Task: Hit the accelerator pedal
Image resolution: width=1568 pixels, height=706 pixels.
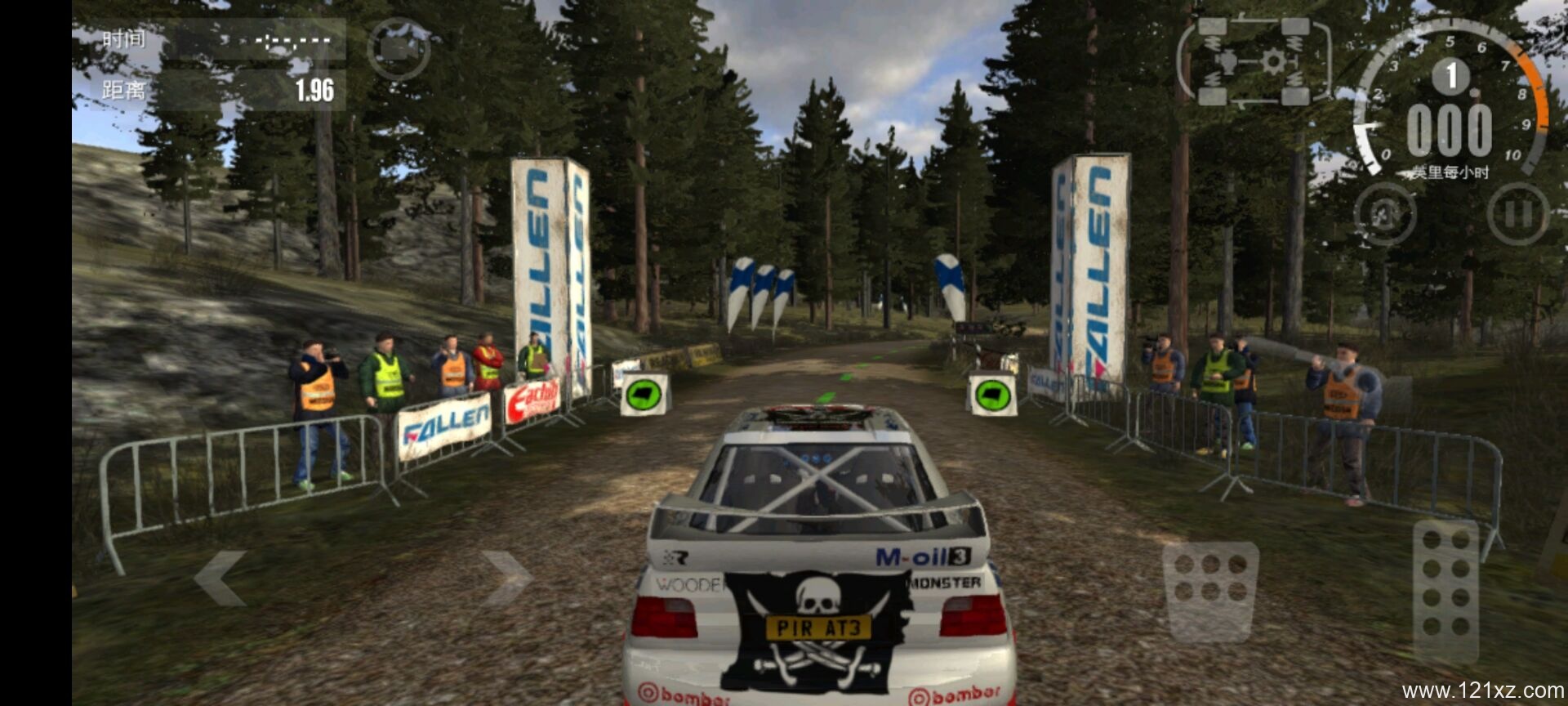Action: 1445,590
